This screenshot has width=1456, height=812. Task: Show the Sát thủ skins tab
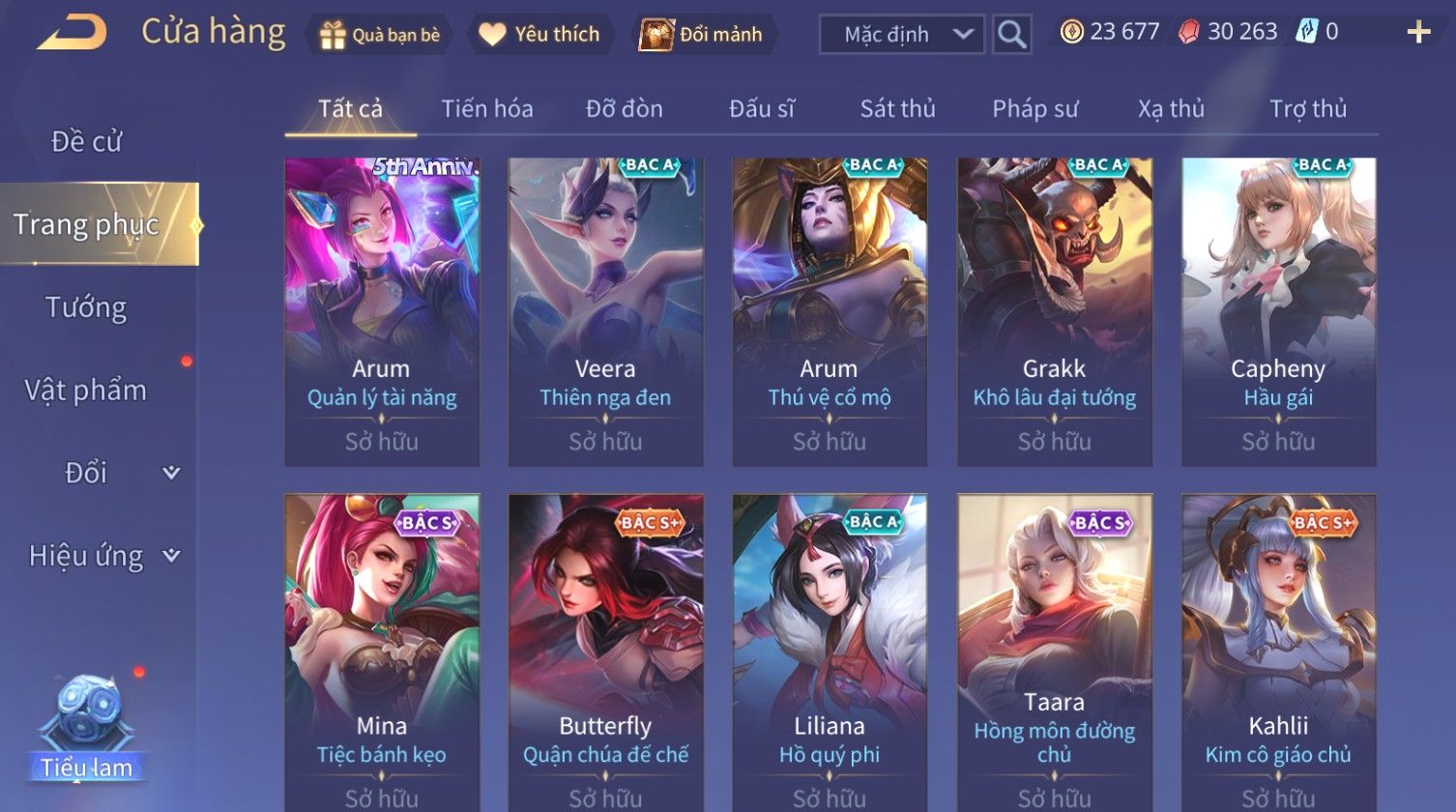(x=897, y=109)
